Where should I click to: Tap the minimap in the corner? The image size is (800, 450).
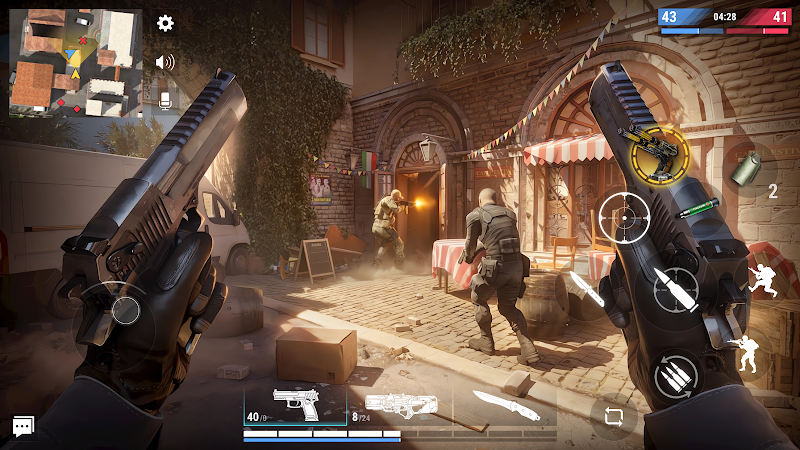76,63
